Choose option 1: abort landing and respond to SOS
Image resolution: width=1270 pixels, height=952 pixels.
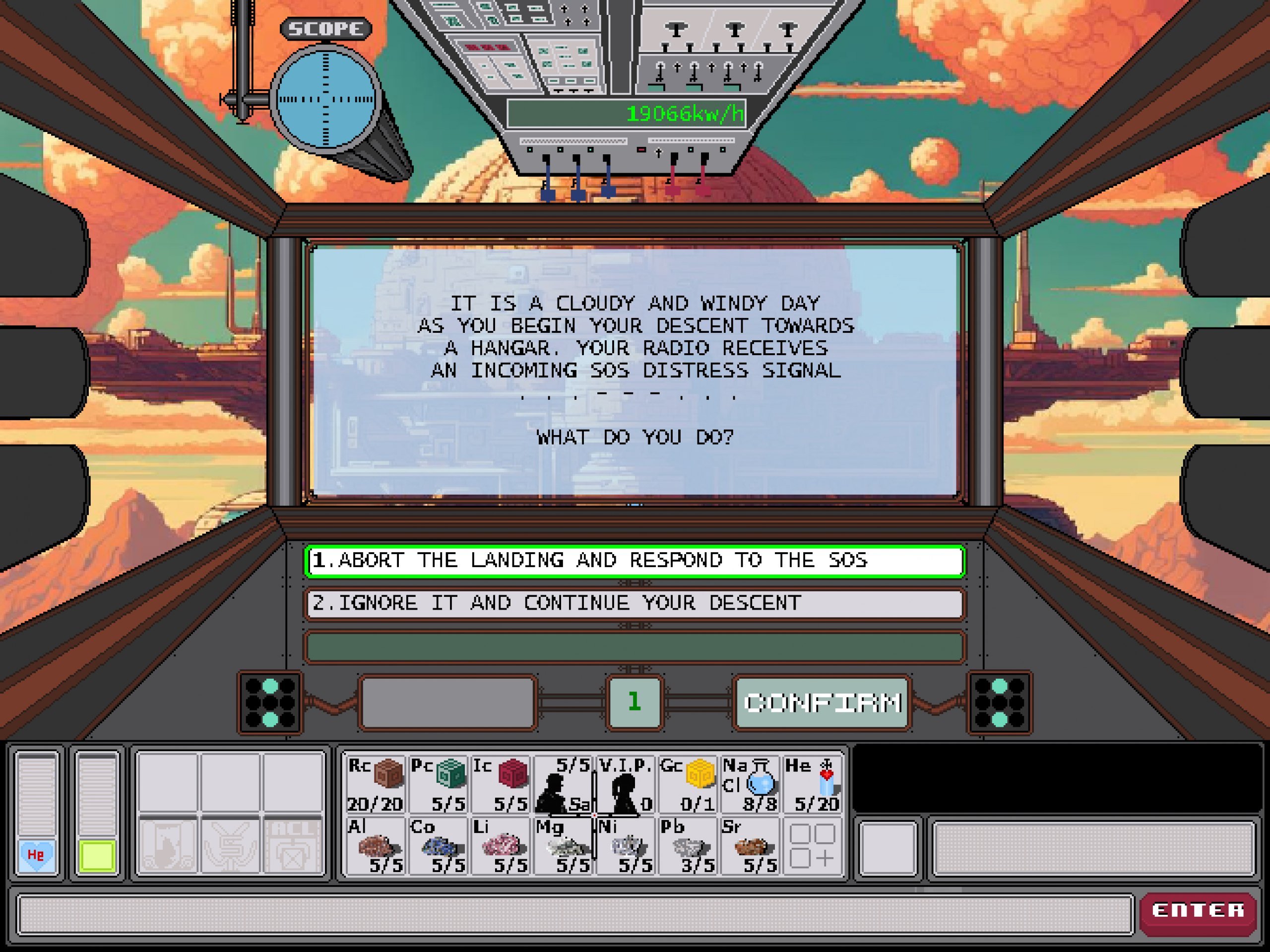634,561
